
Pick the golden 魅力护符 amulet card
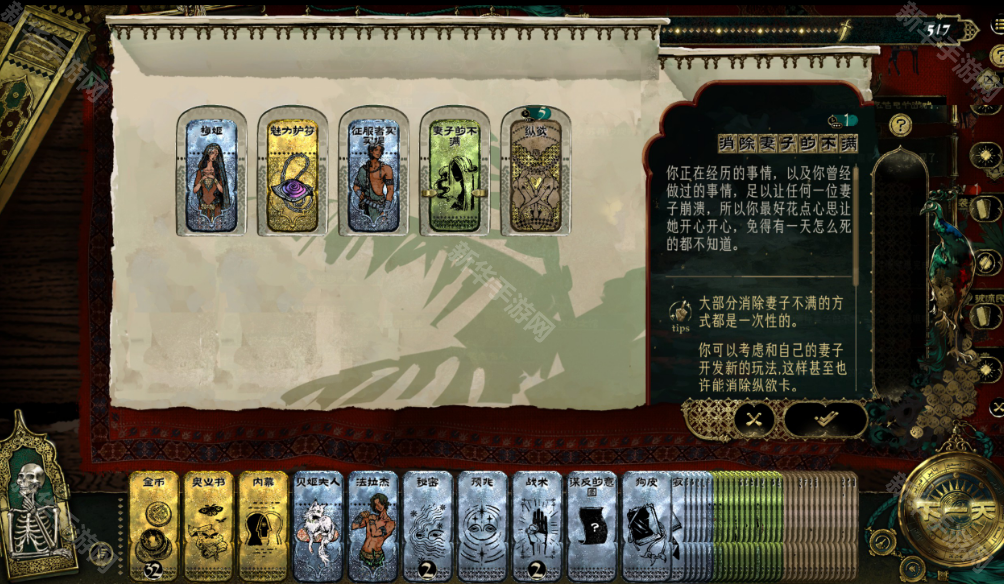pos(292,172)
